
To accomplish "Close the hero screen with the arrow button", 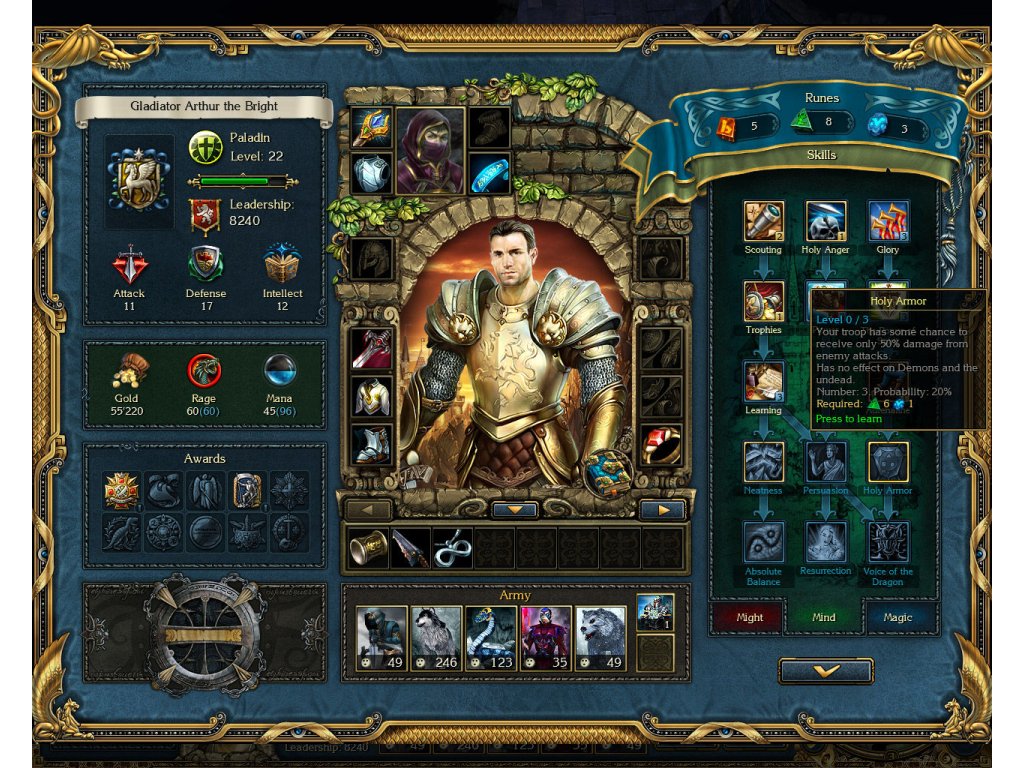I will pyautogui.click(x=826, y=671).
